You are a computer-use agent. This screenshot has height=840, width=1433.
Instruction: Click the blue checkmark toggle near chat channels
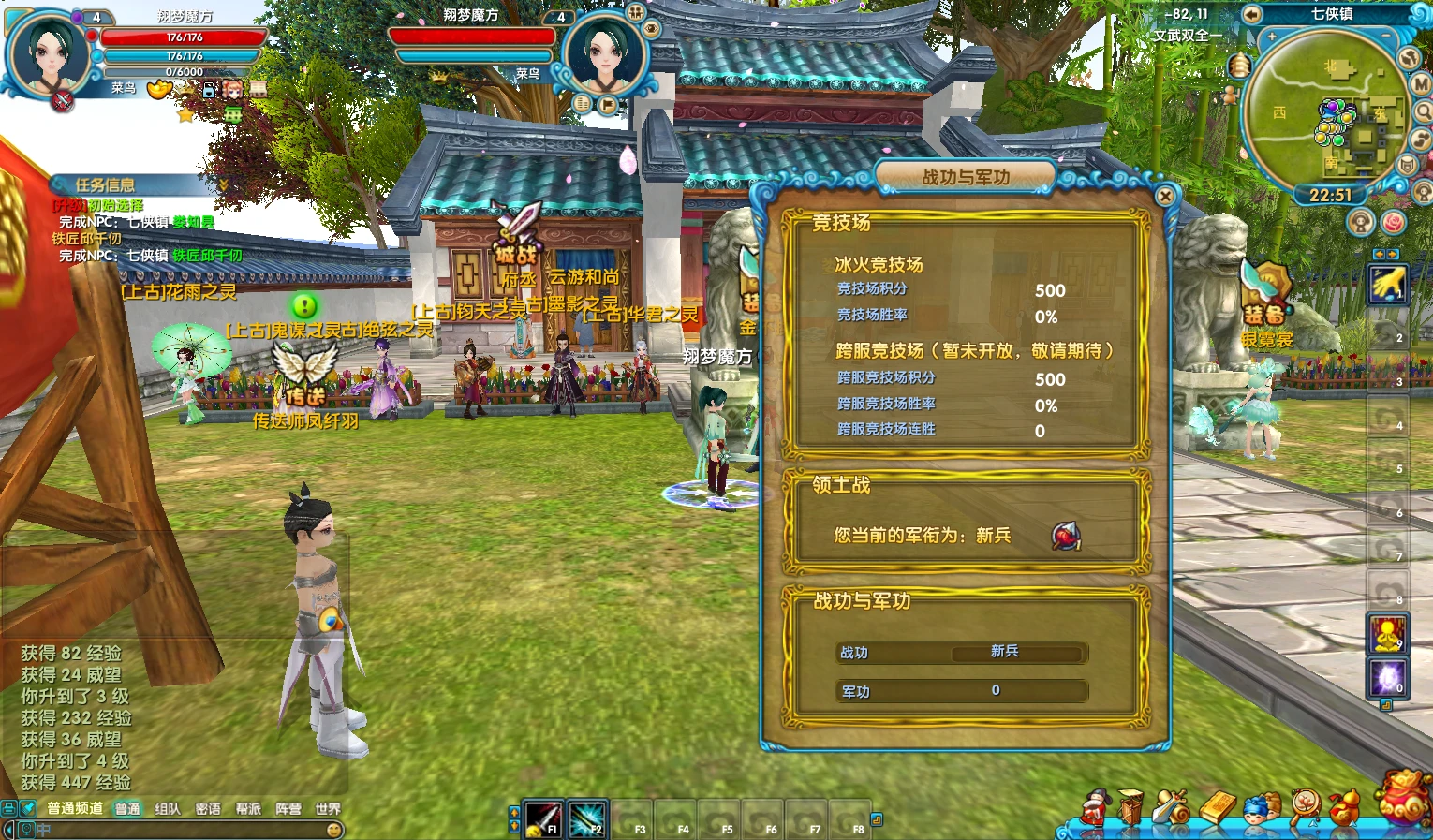27,807
